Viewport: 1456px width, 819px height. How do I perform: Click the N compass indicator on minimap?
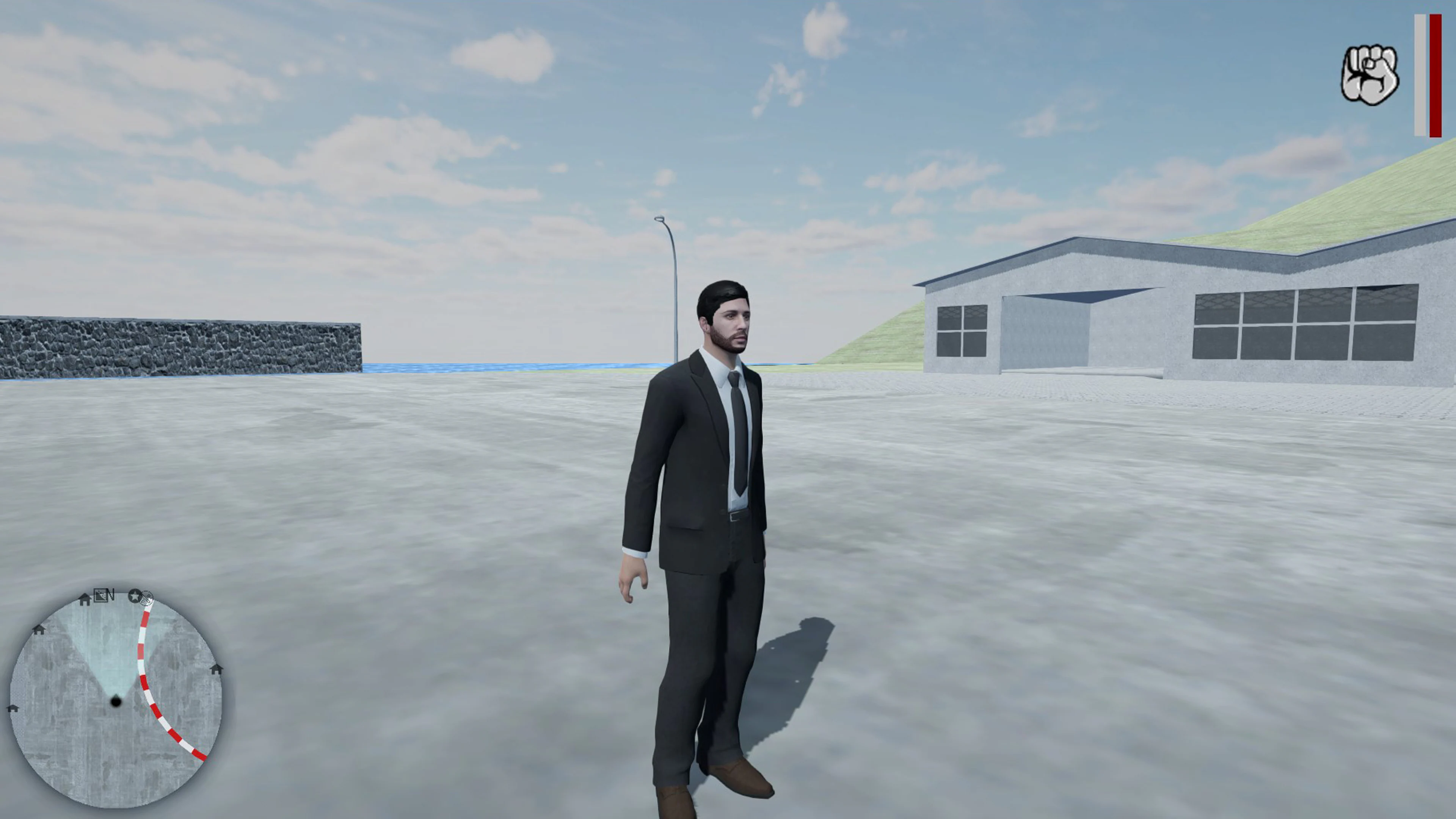[112, 594]
